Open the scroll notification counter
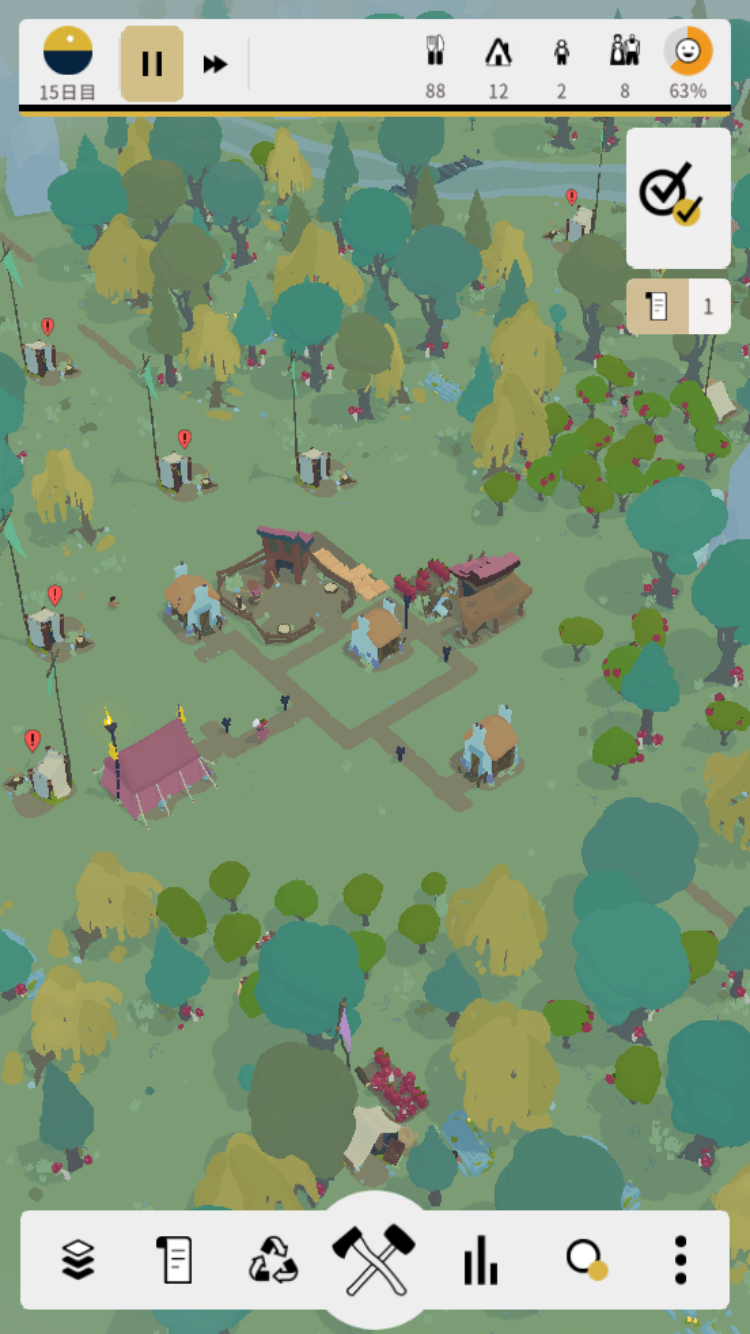750x1334 pixels. [678, 306]
